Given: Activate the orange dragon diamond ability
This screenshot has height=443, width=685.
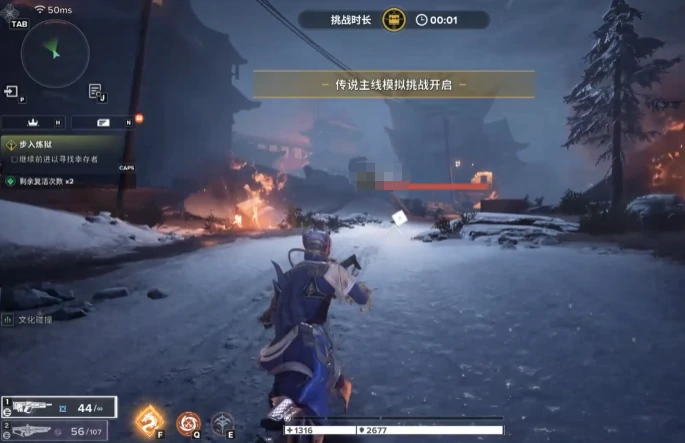Looking at the screenshot, I should [150, 420].
